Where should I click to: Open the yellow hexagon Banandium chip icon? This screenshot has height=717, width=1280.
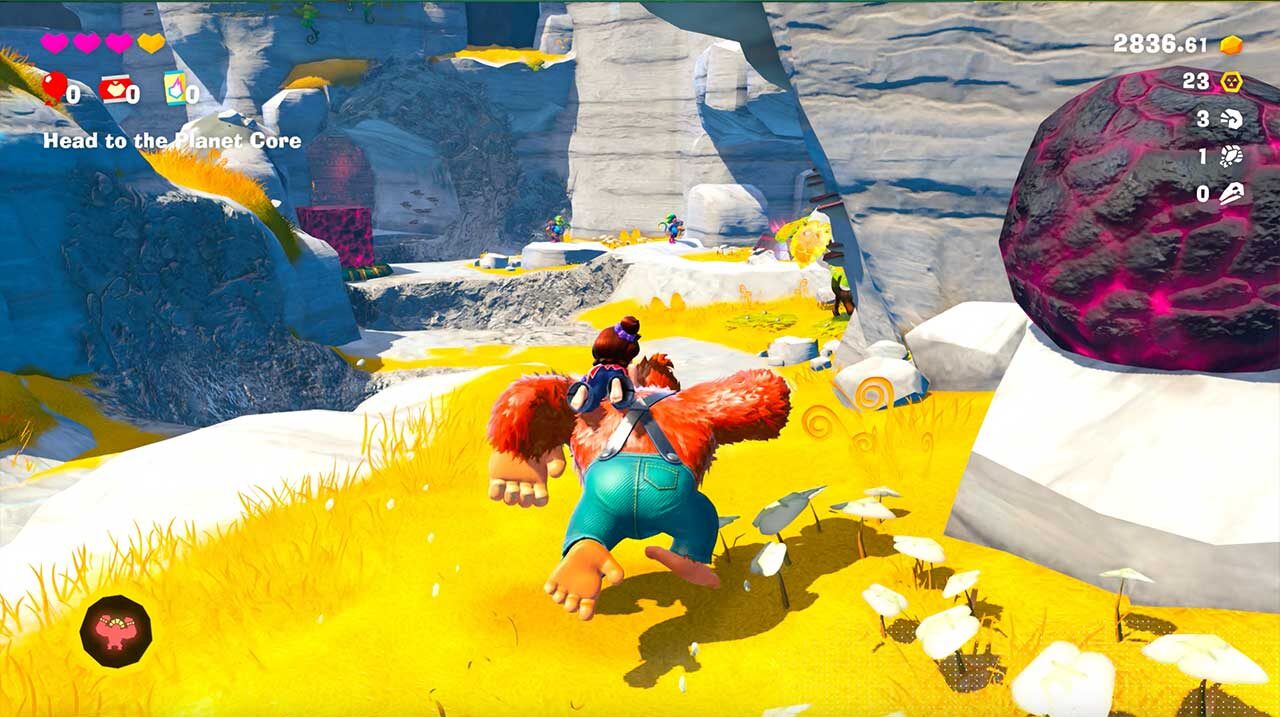click(x=1230, y=82)
